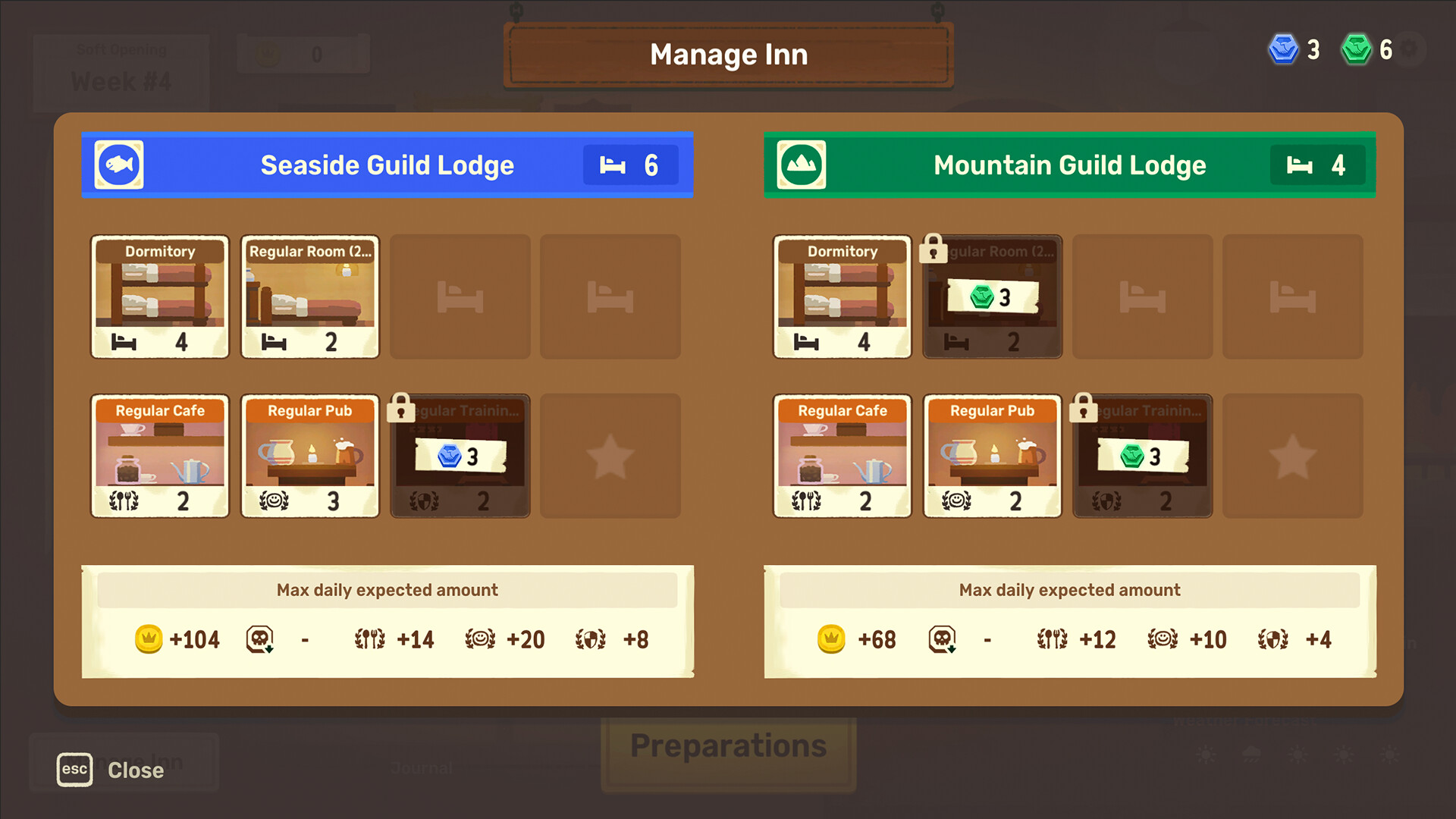Select the Regular Room card in Seaside lodge
This screenshot has width=1456, height=819.
309,296
